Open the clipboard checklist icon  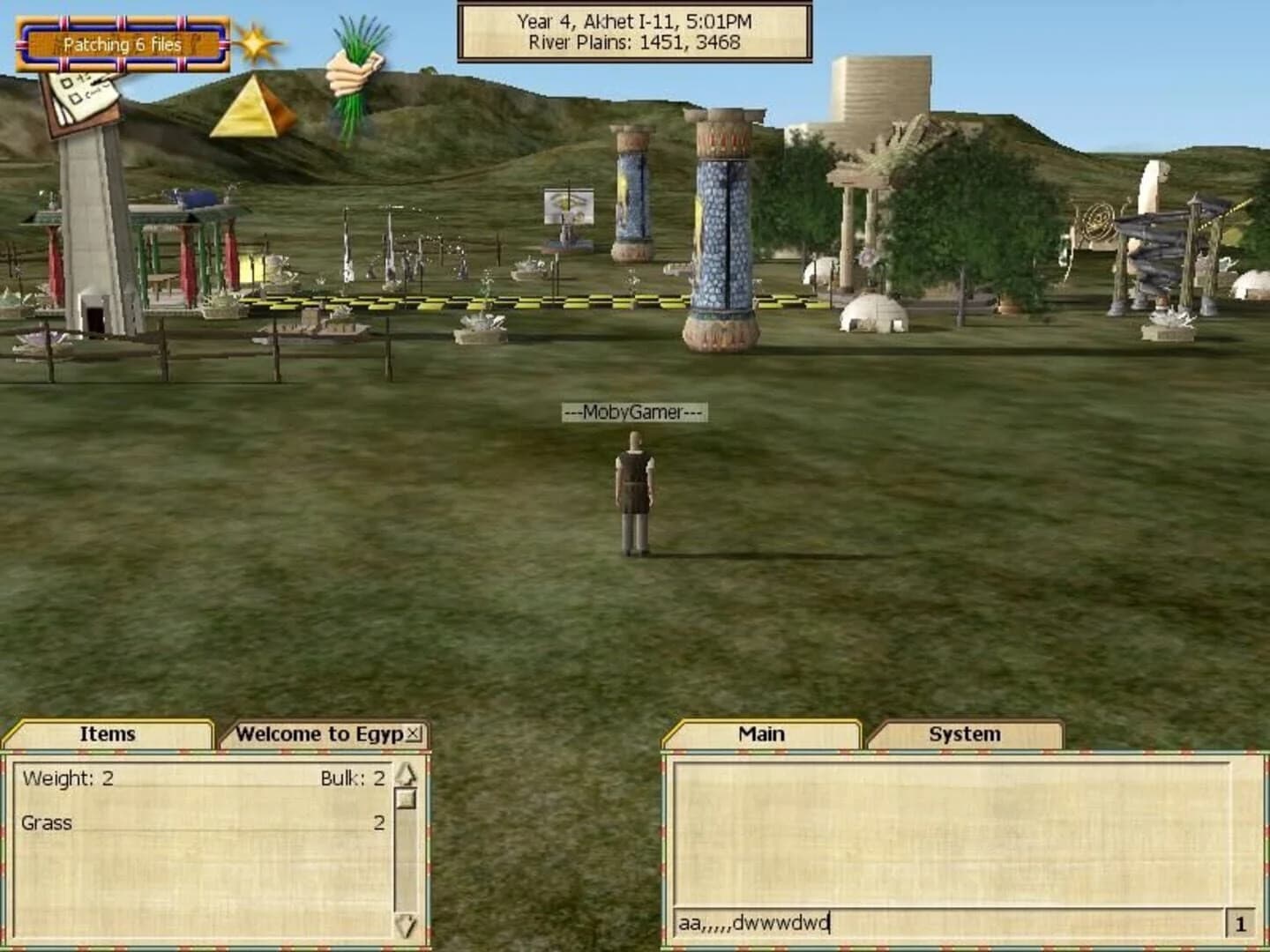tap(82, 95)
